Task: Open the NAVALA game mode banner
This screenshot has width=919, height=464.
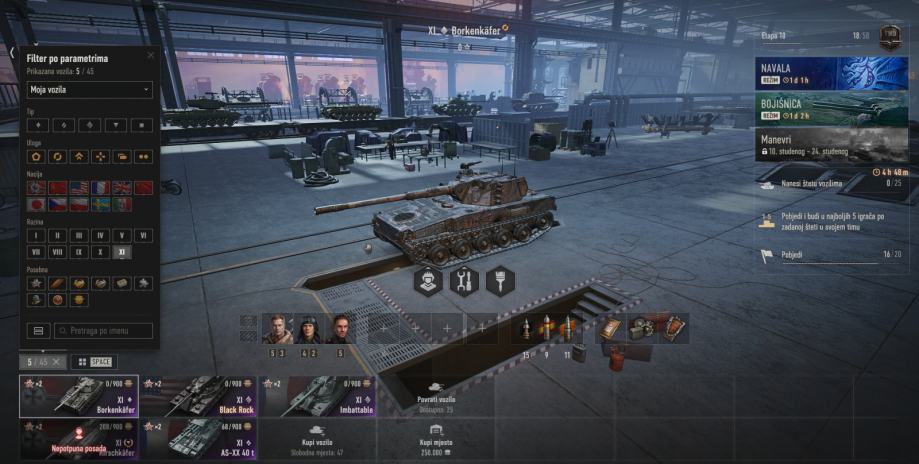Action: [x=831, y=73]
